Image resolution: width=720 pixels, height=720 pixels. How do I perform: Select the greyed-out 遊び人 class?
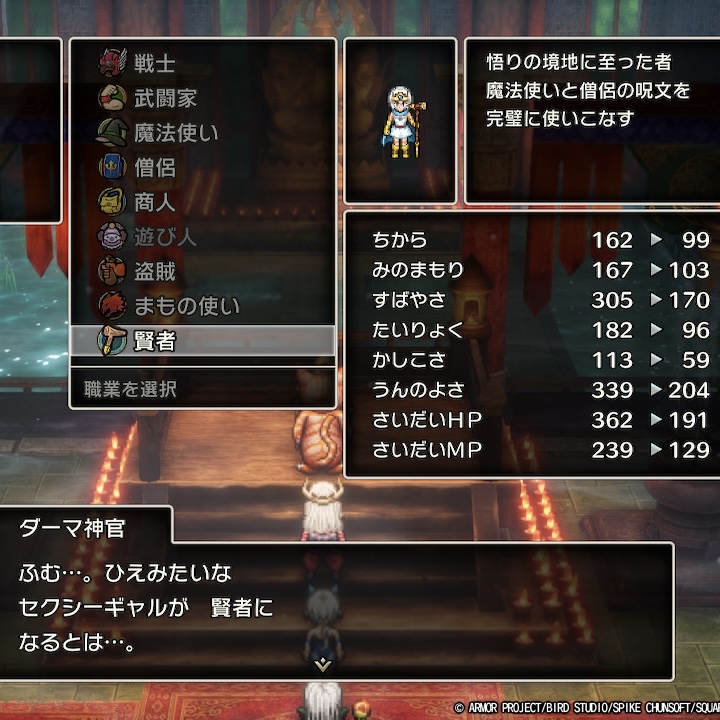tap(166, 237)
